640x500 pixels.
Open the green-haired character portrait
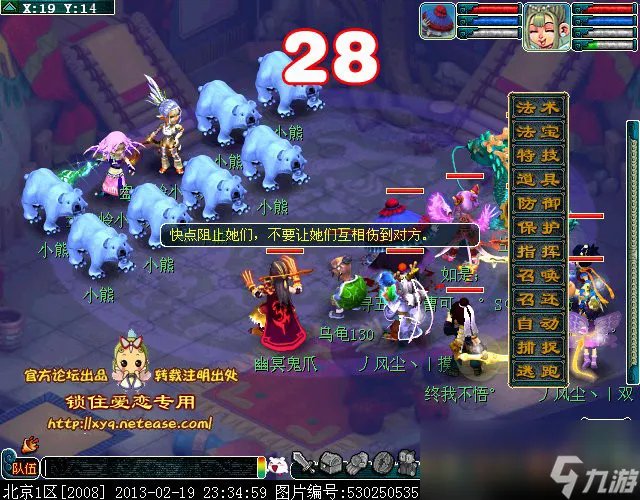coord(546,26)
